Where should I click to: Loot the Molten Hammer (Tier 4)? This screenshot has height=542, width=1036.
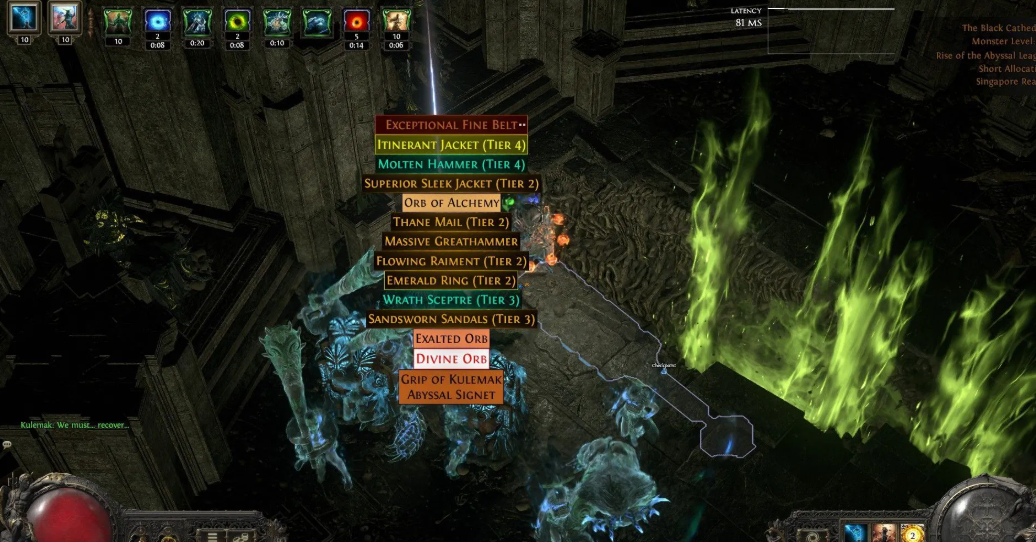coord(451,164)
